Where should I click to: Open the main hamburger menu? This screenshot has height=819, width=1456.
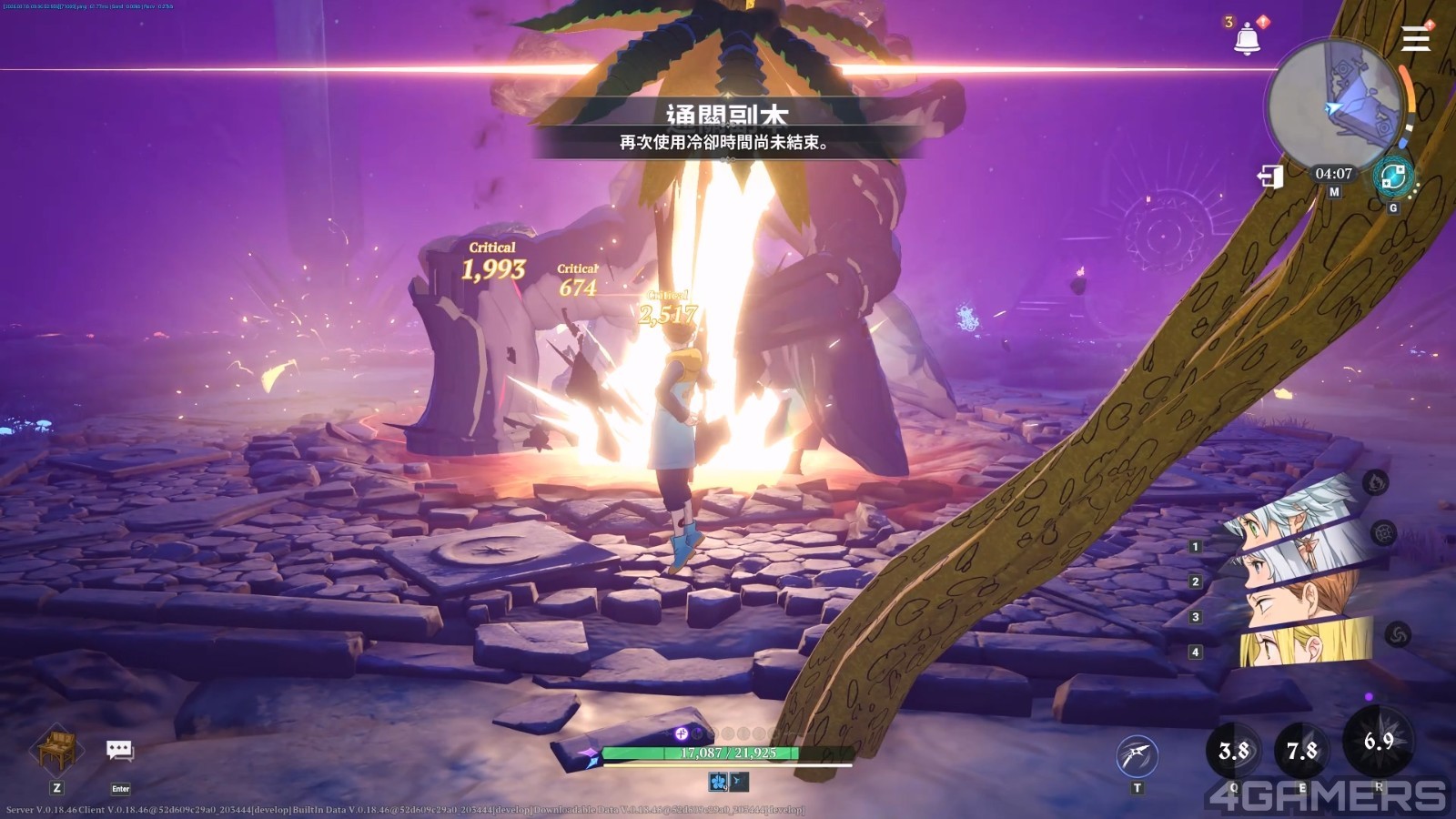(x=1416, y=39)
